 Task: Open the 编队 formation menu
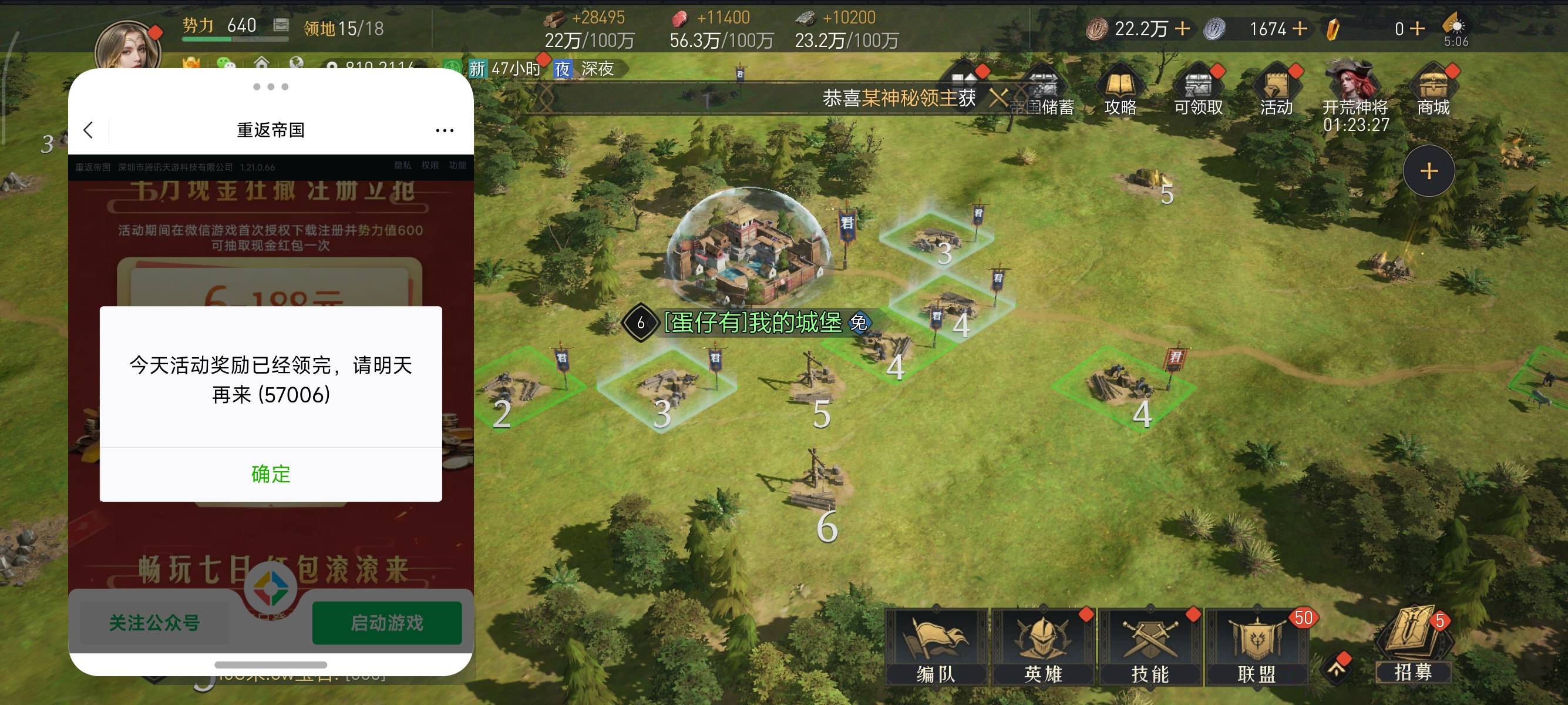(936, 645)
